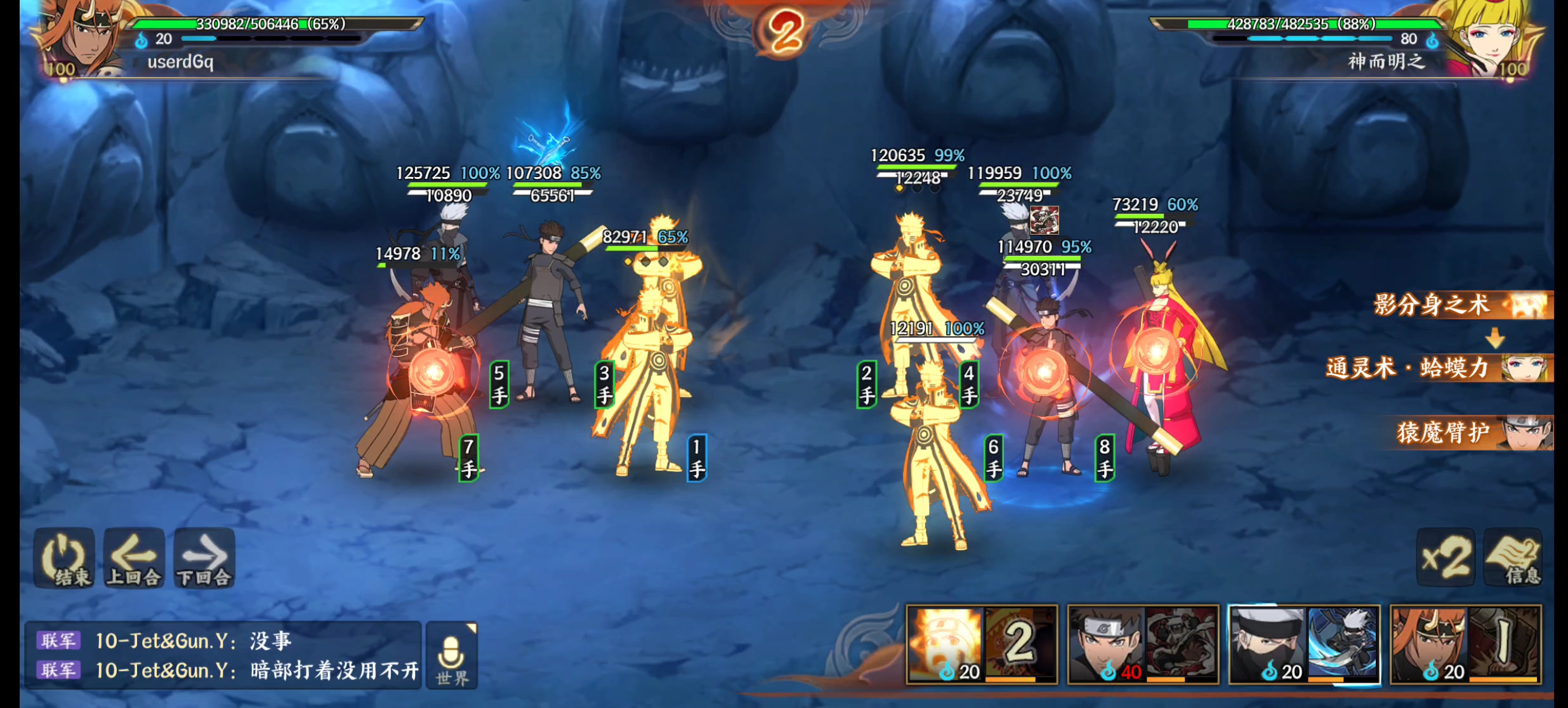
Task: Open the 信息 battle info scroll
Action: 1514,558
